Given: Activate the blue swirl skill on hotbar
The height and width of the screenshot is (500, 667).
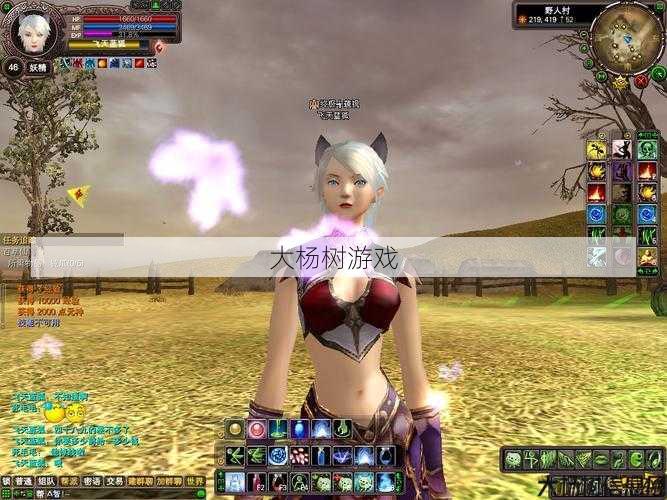Looking at the screenshot, I should [x=278, y=456].
